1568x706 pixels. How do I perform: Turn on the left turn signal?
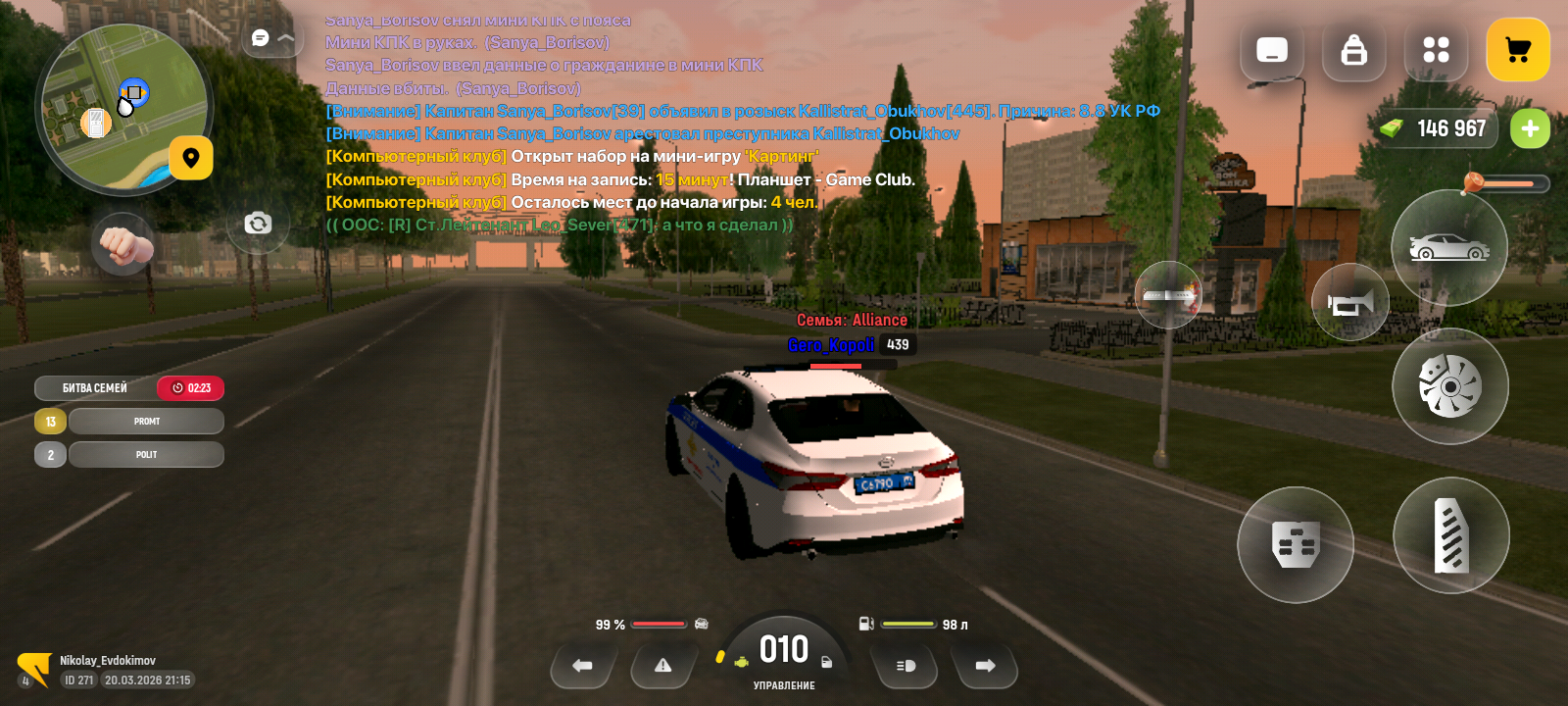click(582, 666)
